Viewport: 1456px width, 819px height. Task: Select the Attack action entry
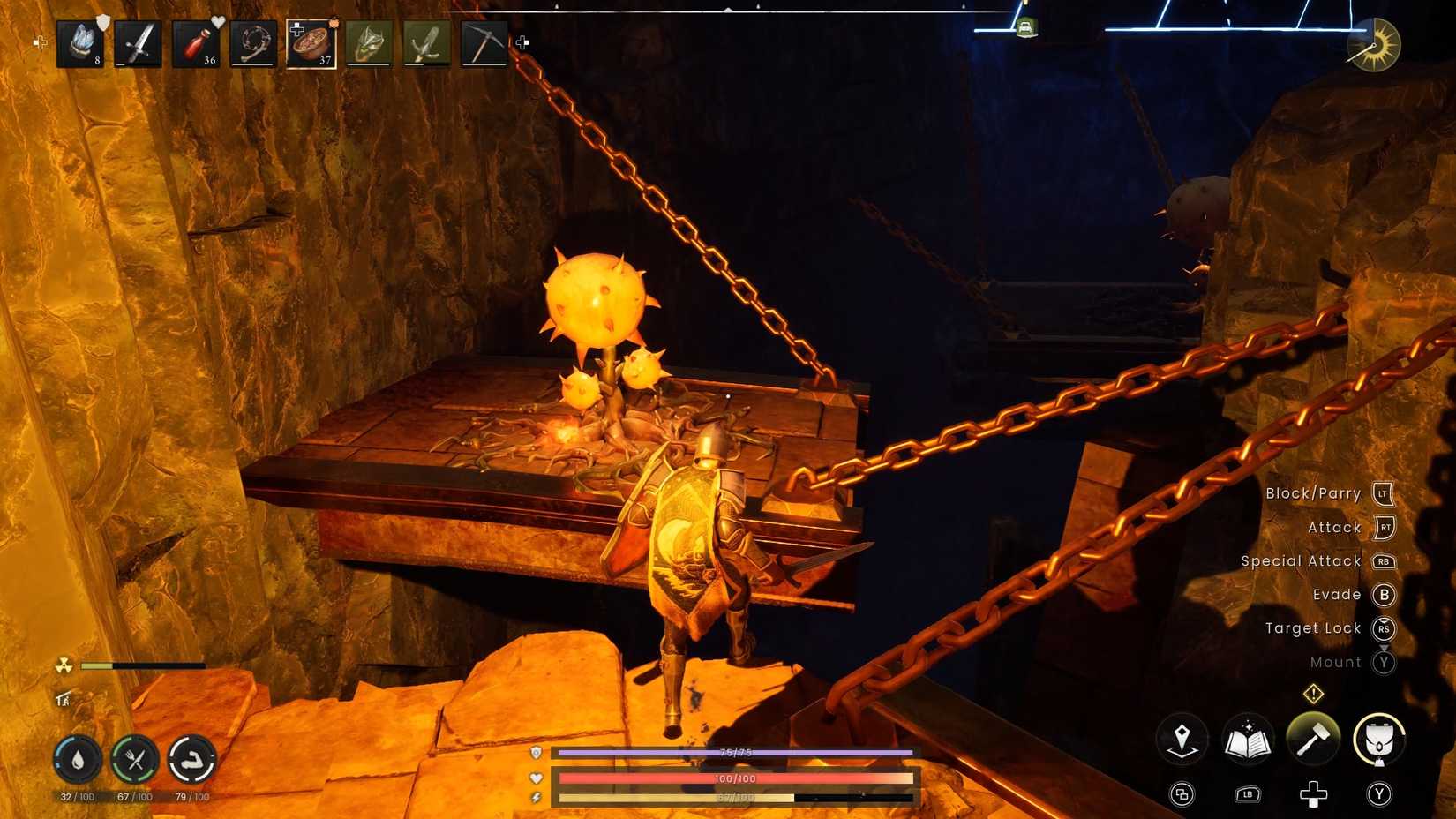point(1334,527)
